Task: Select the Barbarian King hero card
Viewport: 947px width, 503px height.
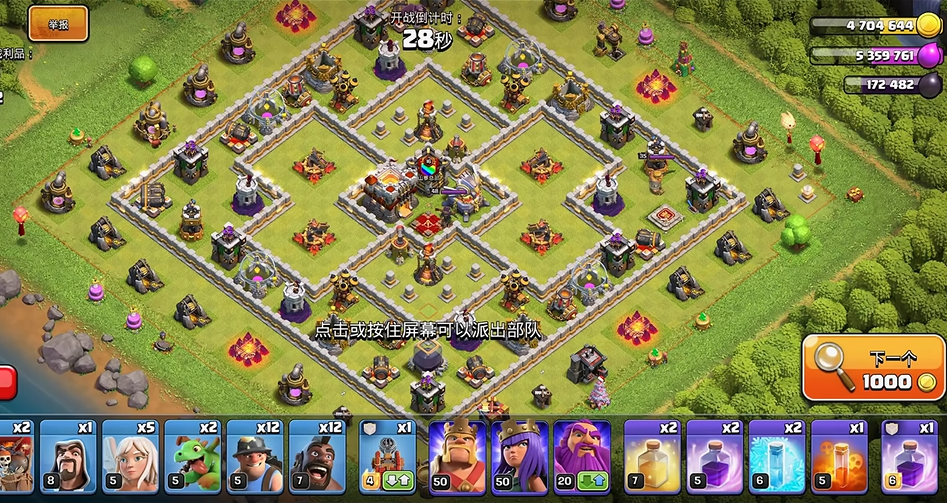Action: pyautogui.click(x=457, y=458)
